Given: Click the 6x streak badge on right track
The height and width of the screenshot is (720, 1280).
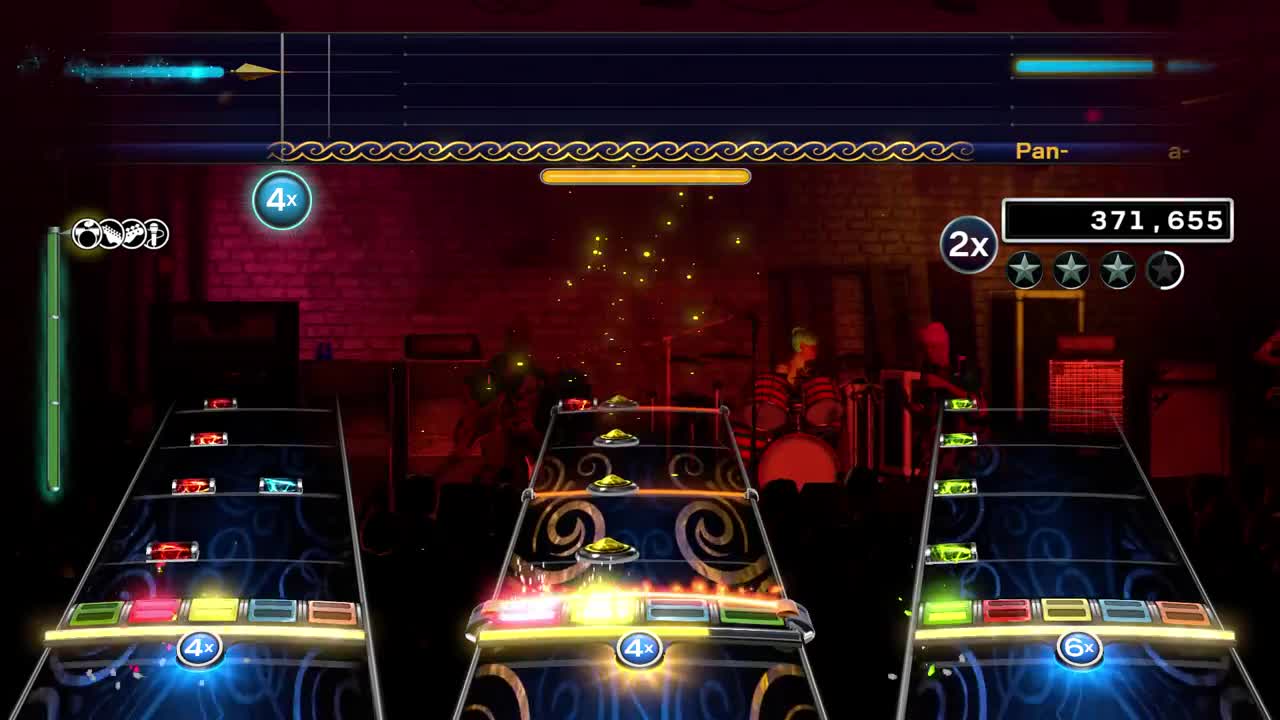Looking at the screenshot, I should coord(1082,649).
